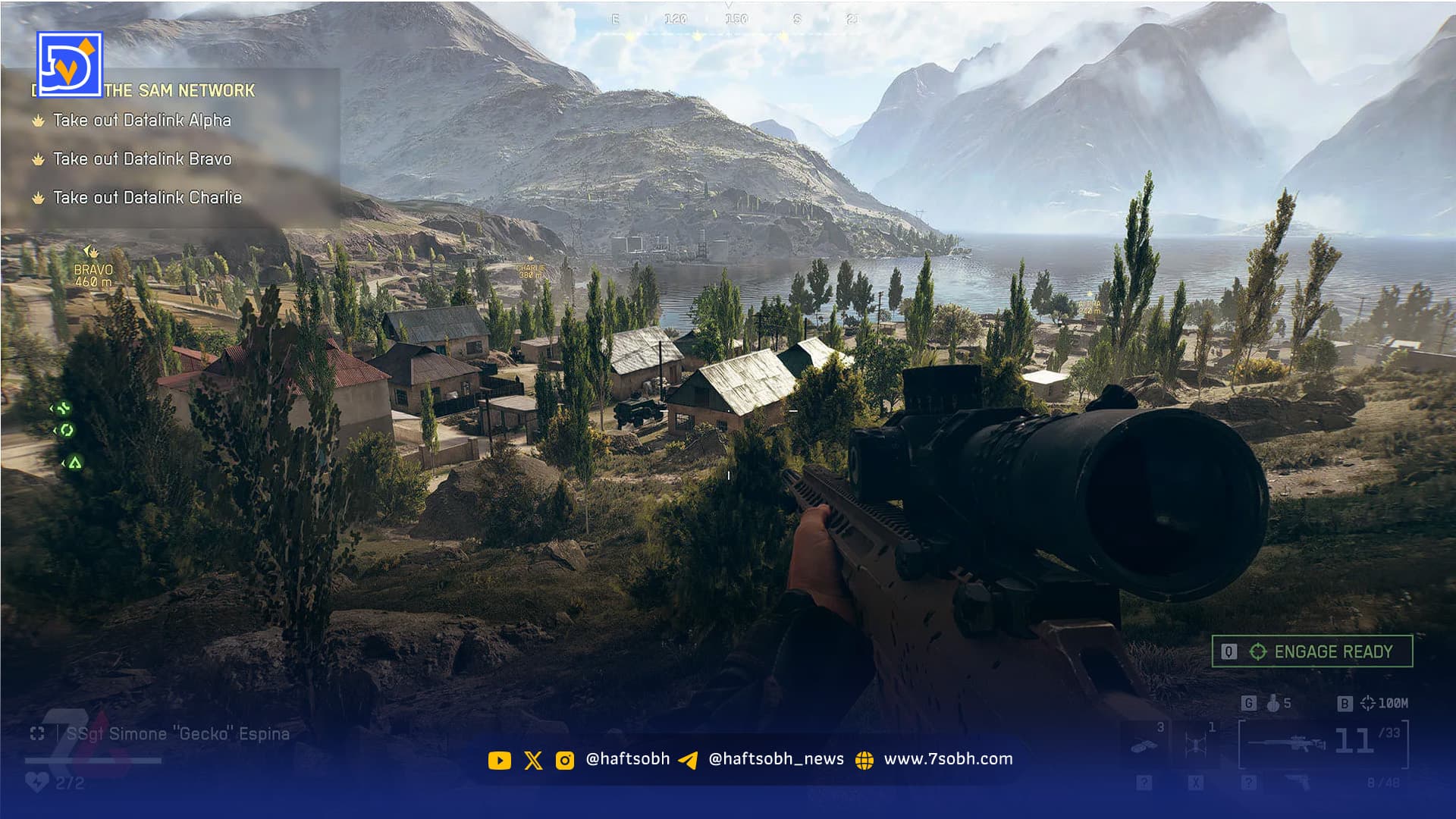The height and width of the screenshot is (819, 1456).
Task: Click the grenade icon beside the G key
Action: tap(1273, 703)
